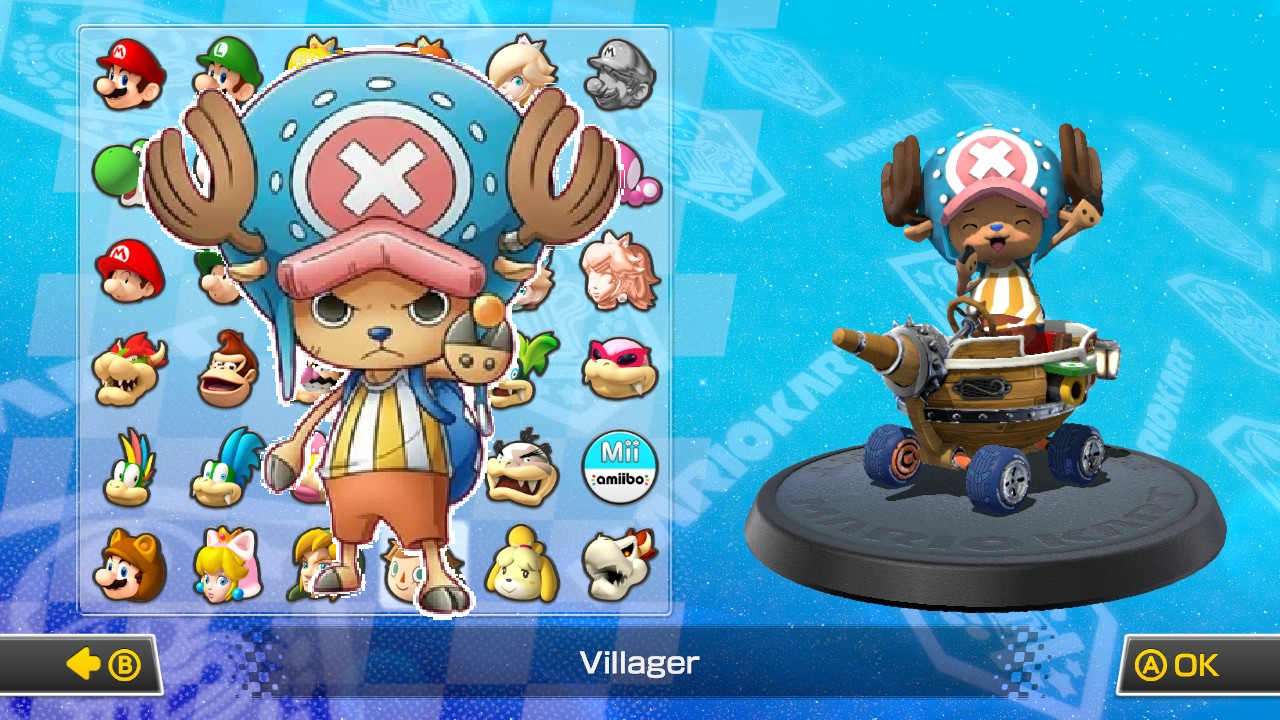Image resolution: width=1280 pixels, height=720 pixels.
Task: Select the Luigi character icon
Action: (225, 72)
